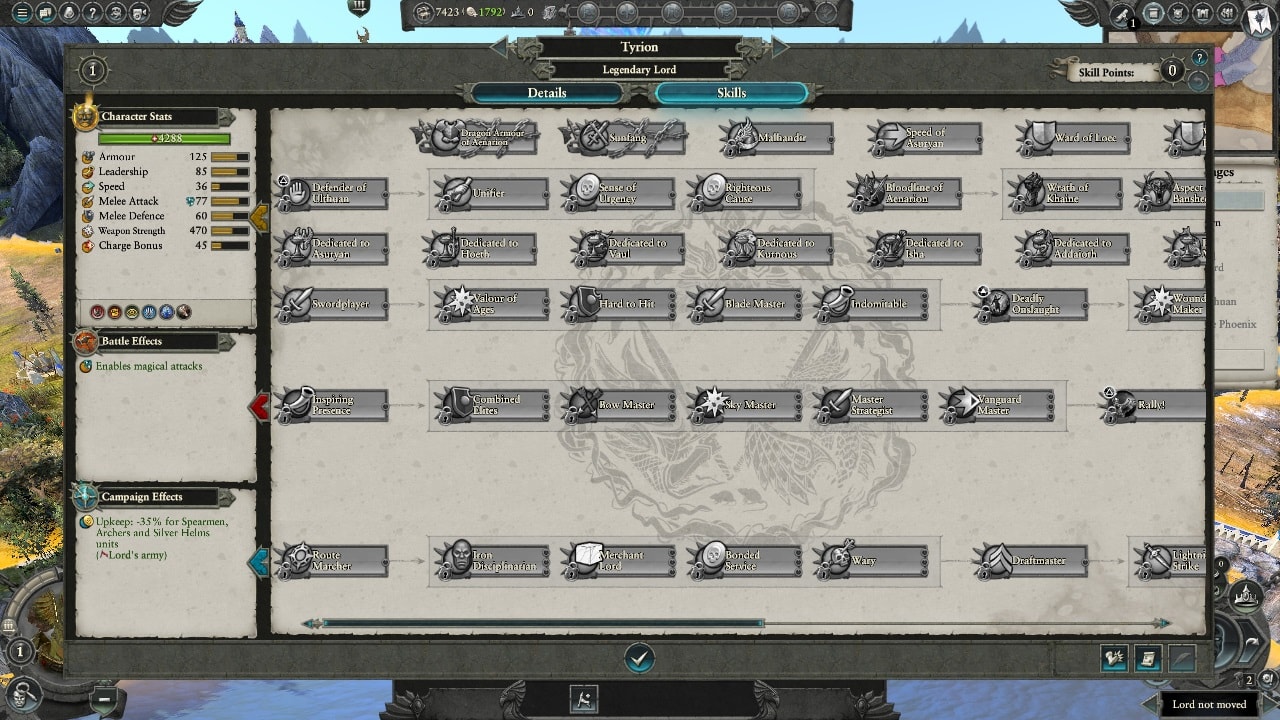Choose the Bloodline of Aenarion skill
Image resolution: width=1280 pixels, height=720 pixels.
[905, 193]
